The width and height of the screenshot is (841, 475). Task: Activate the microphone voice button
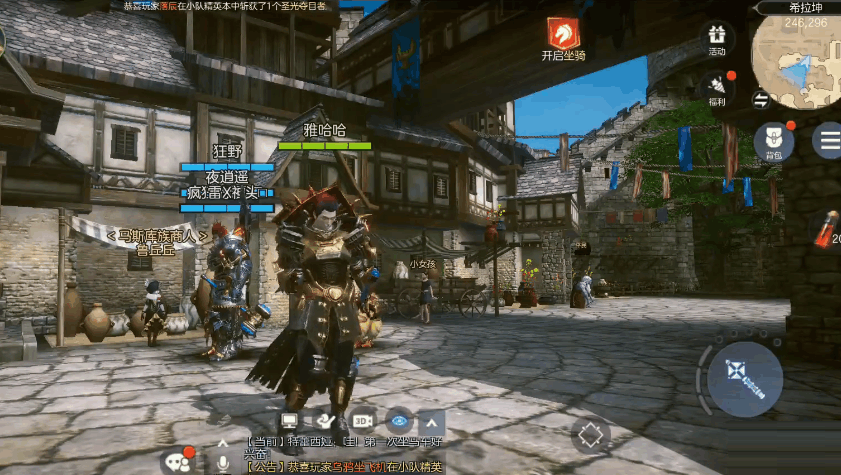point(222,462)
